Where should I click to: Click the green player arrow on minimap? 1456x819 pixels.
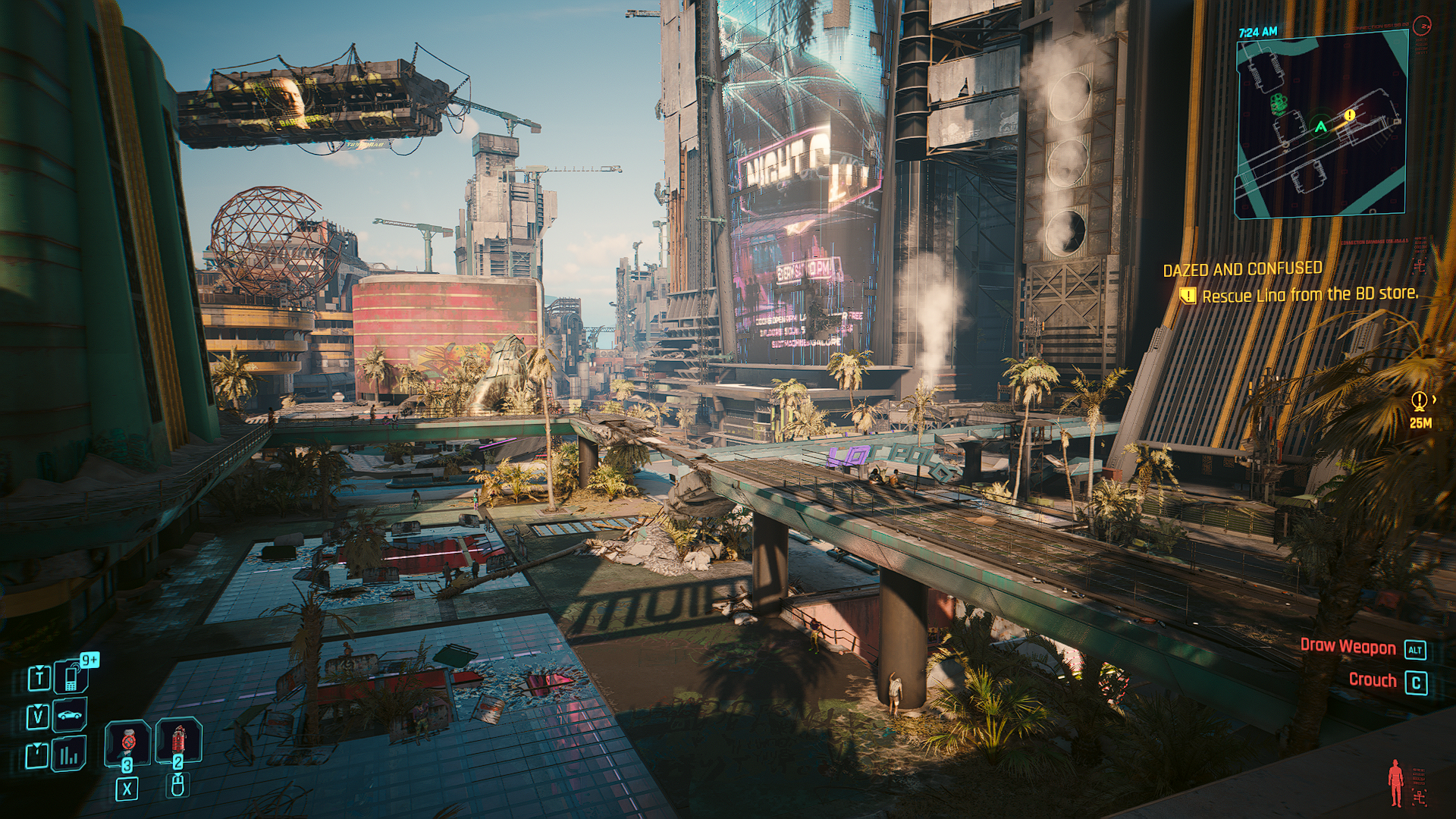click(x=1321, y=127)
